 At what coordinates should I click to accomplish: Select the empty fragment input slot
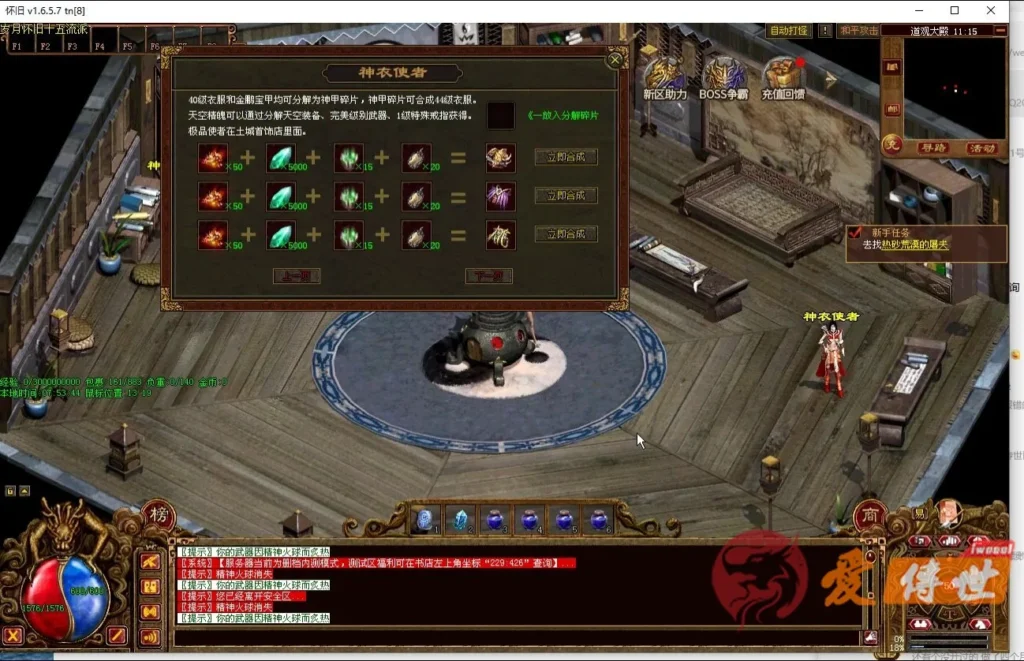coord(501,116)
